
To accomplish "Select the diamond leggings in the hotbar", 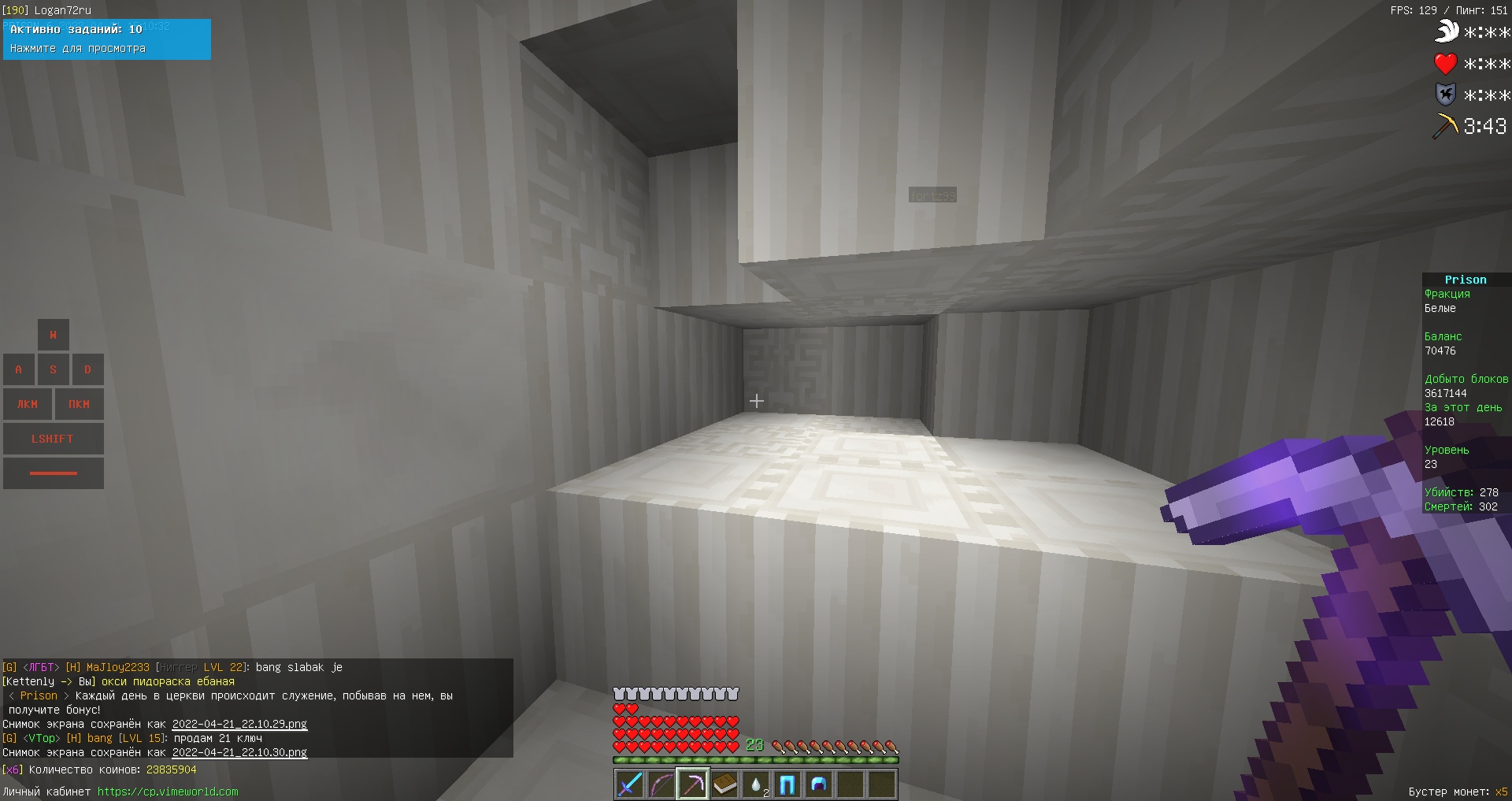I will pos(787,784).
